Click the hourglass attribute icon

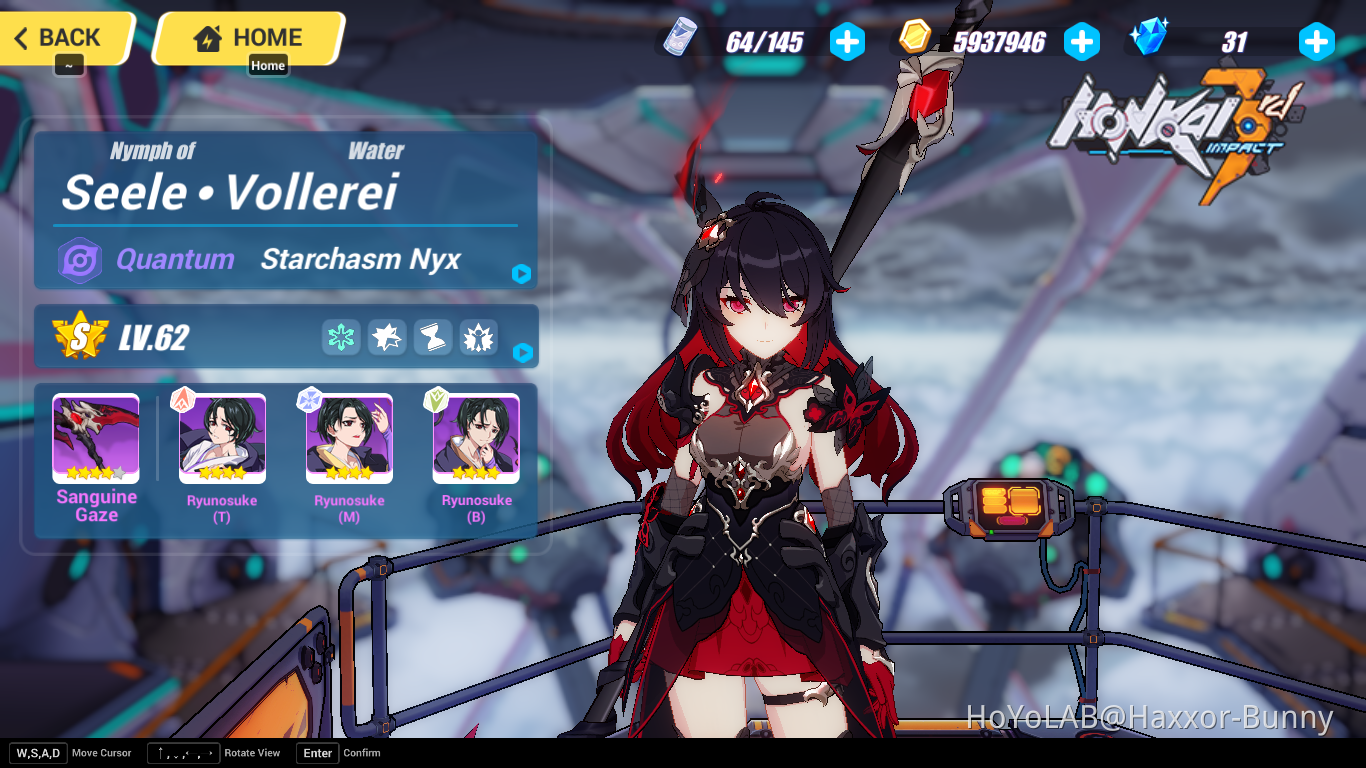[432, 338]
